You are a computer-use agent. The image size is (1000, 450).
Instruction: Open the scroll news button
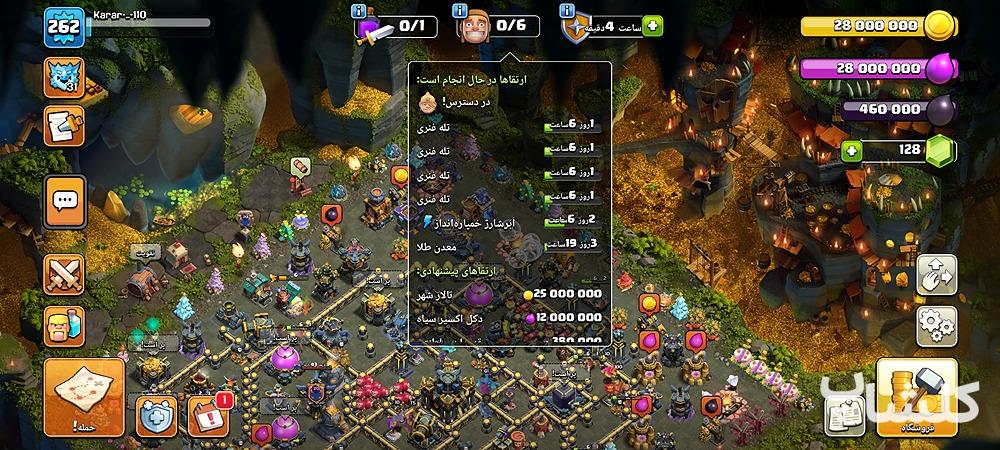(x=64, y=125)
